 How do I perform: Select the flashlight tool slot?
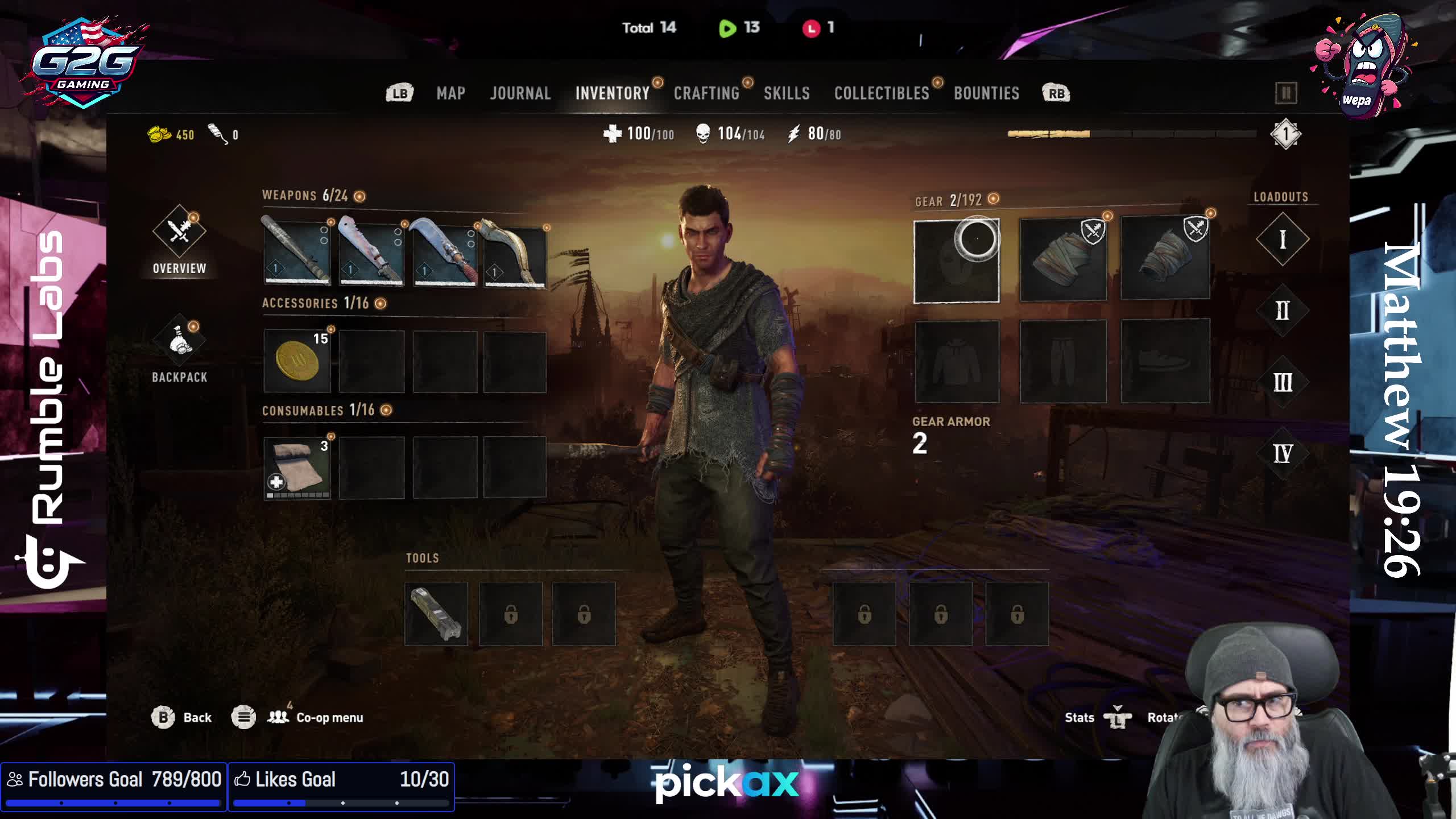(436, 614)
